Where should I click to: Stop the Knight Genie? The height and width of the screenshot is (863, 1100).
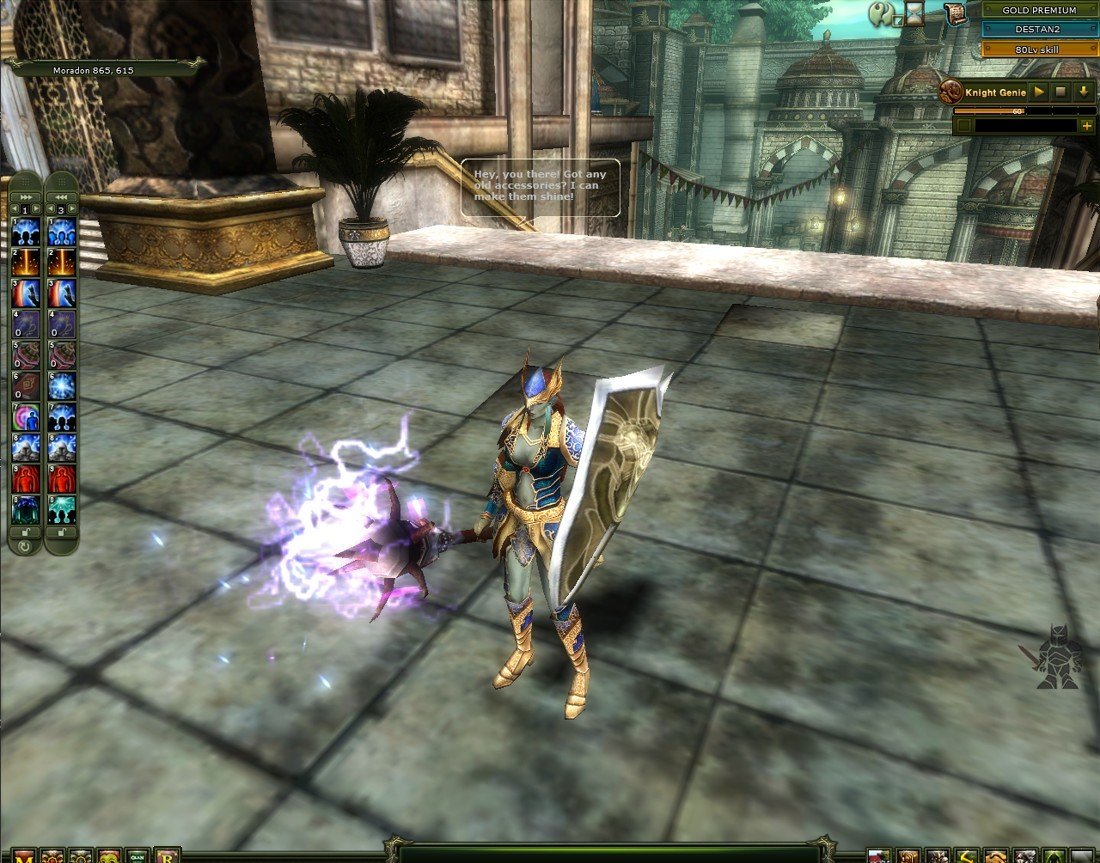coord(1061,92)
